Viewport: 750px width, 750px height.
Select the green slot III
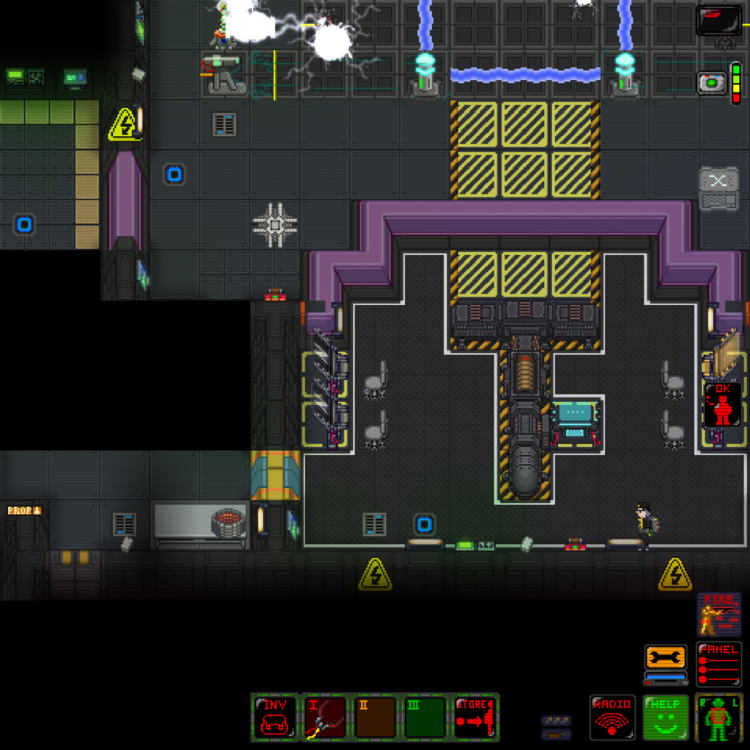click(x=425, y=717)
